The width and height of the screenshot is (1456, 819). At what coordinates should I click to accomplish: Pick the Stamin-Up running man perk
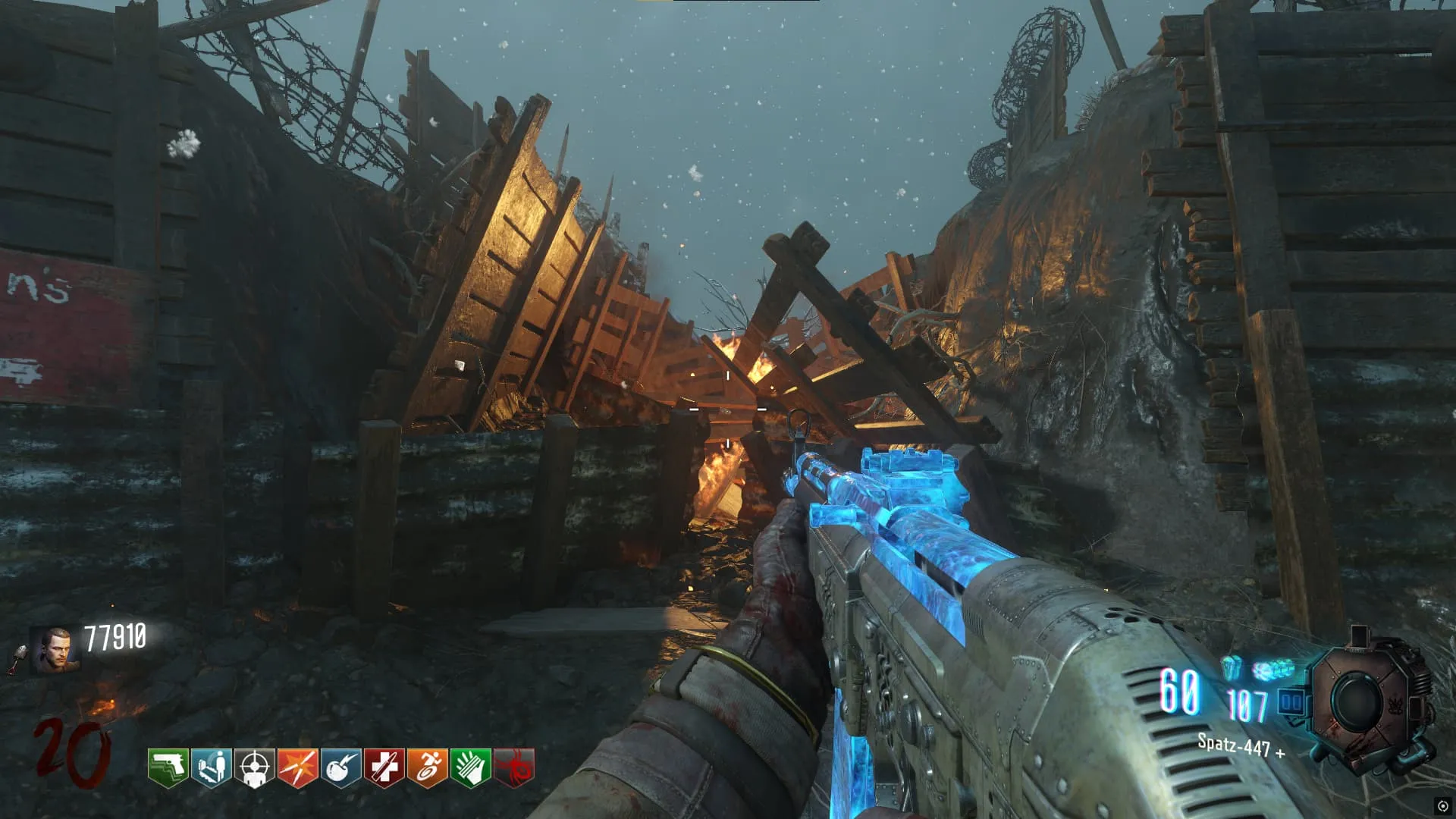pos(427,767)
